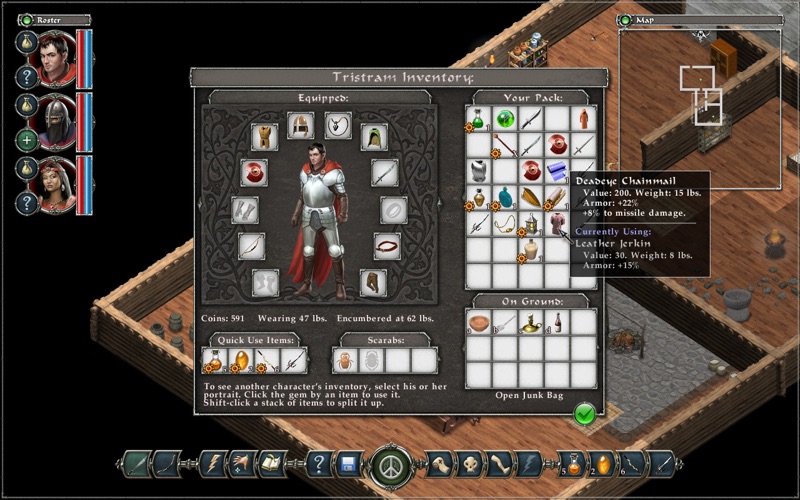The height and width of the screenshot is (500, 800).
Task: Activate the skull ability in the toolbar
Action: point(470,463)
